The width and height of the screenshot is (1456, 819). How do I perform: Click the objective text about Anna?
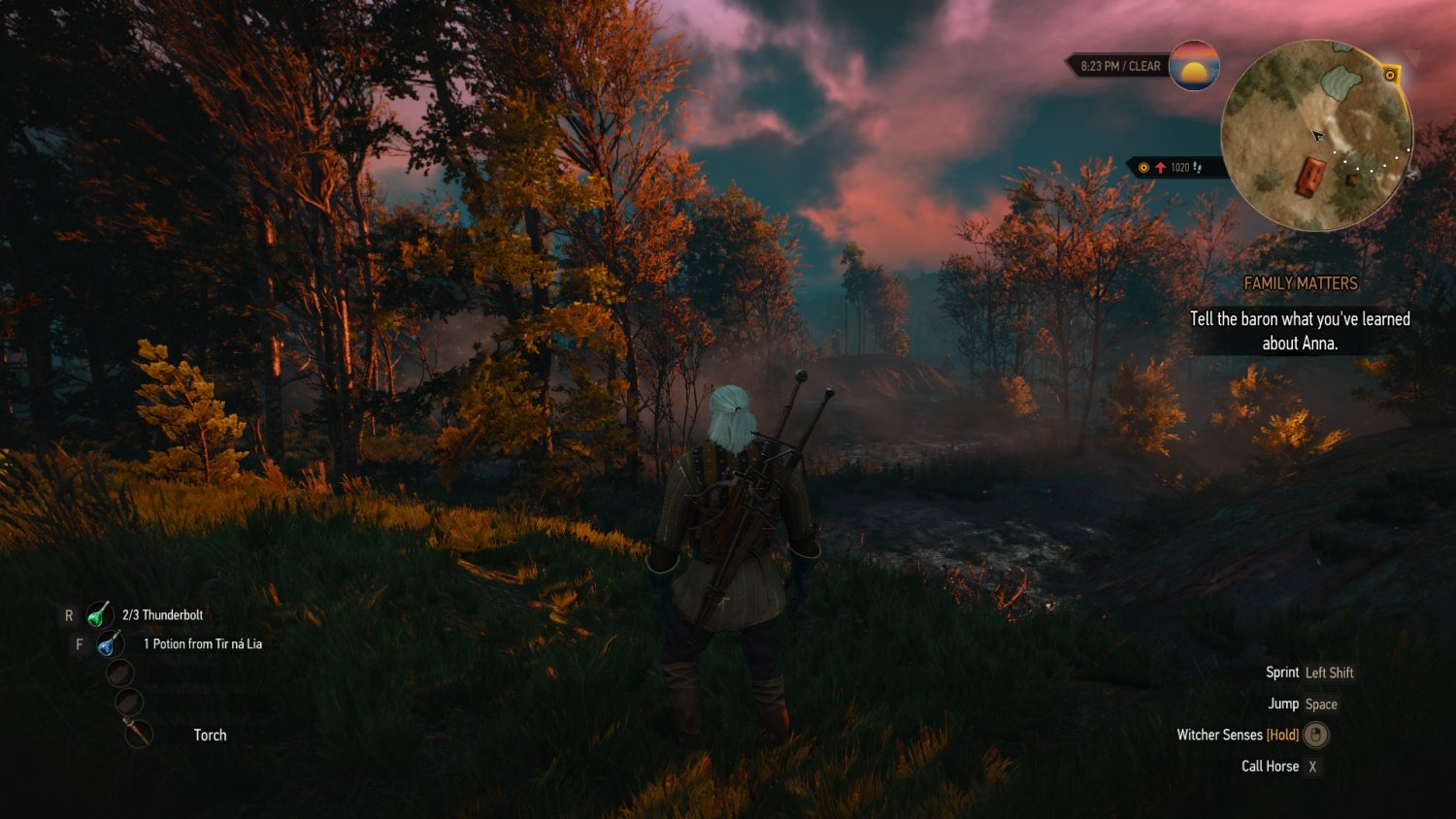(1299, 330)
